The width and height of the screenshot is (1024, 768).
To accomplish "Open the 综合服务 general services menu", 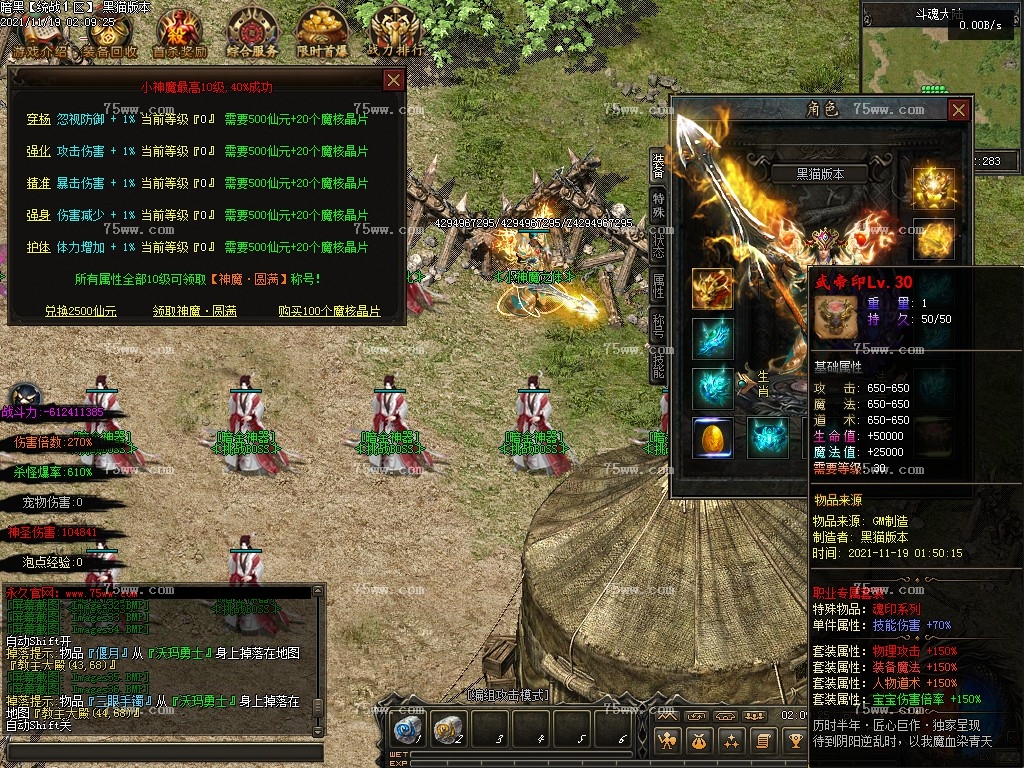I will click(252, 34).
